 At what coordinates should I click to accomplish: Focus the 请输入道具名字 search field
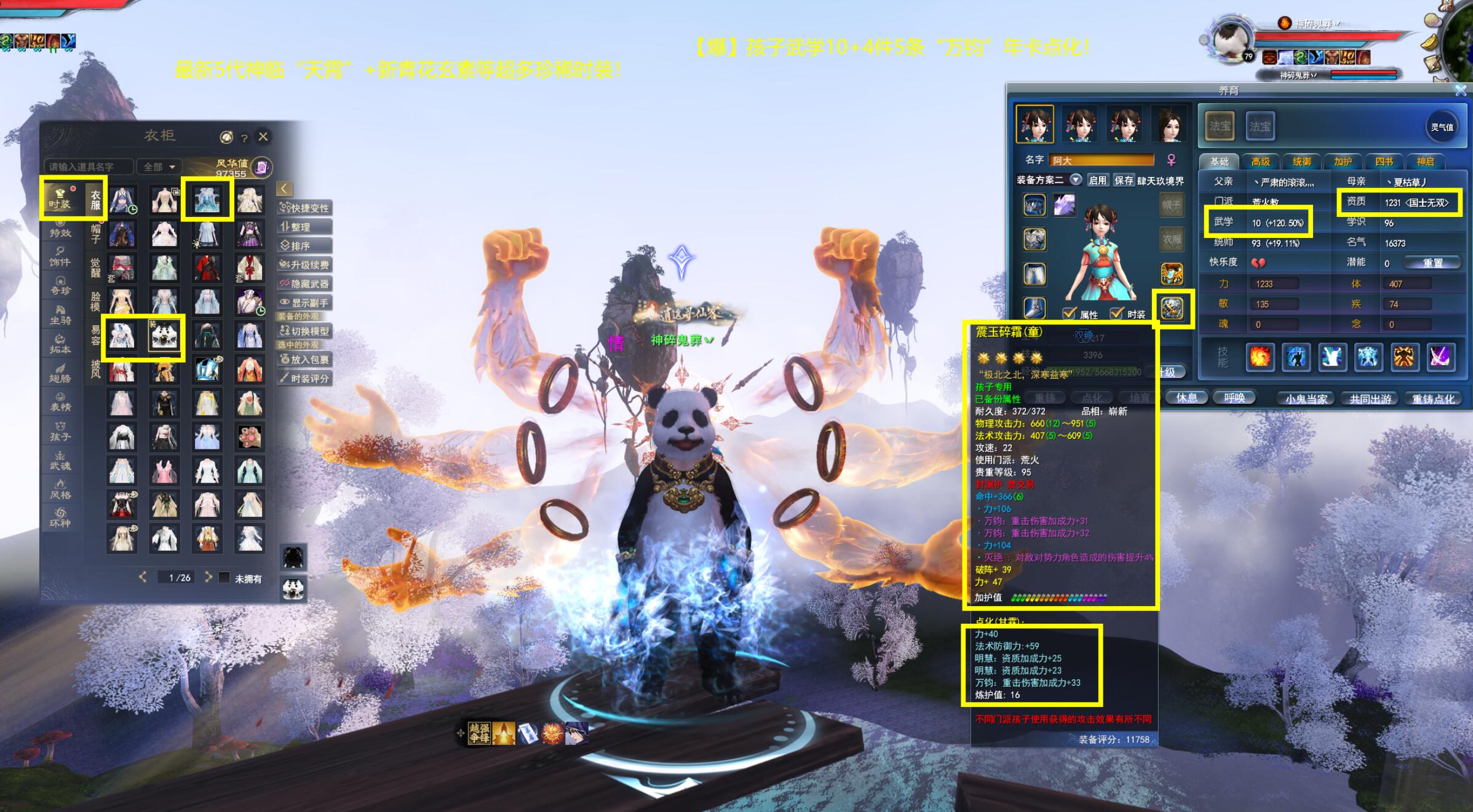click(x=88, y=167)
